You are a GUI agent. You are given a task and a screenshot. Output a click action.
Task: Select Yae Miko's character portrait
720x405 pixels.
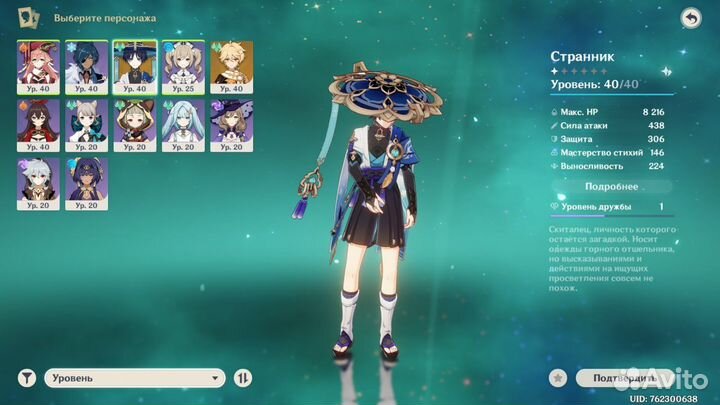(x=34, y=64)
